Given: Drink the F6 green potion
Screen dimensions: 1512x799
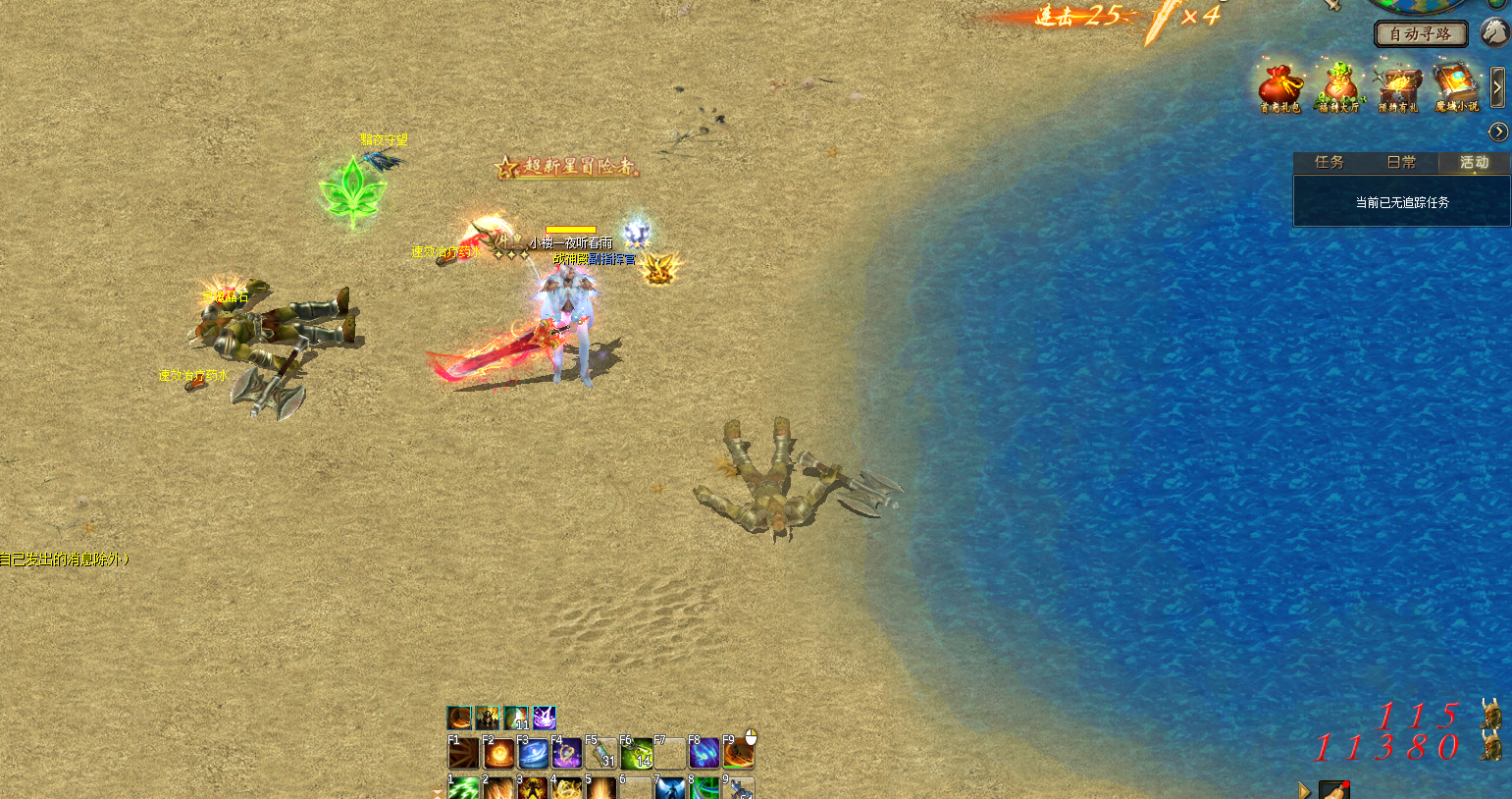Looking at the screenshot, I should pyautogui.click(x=636, y=754).
